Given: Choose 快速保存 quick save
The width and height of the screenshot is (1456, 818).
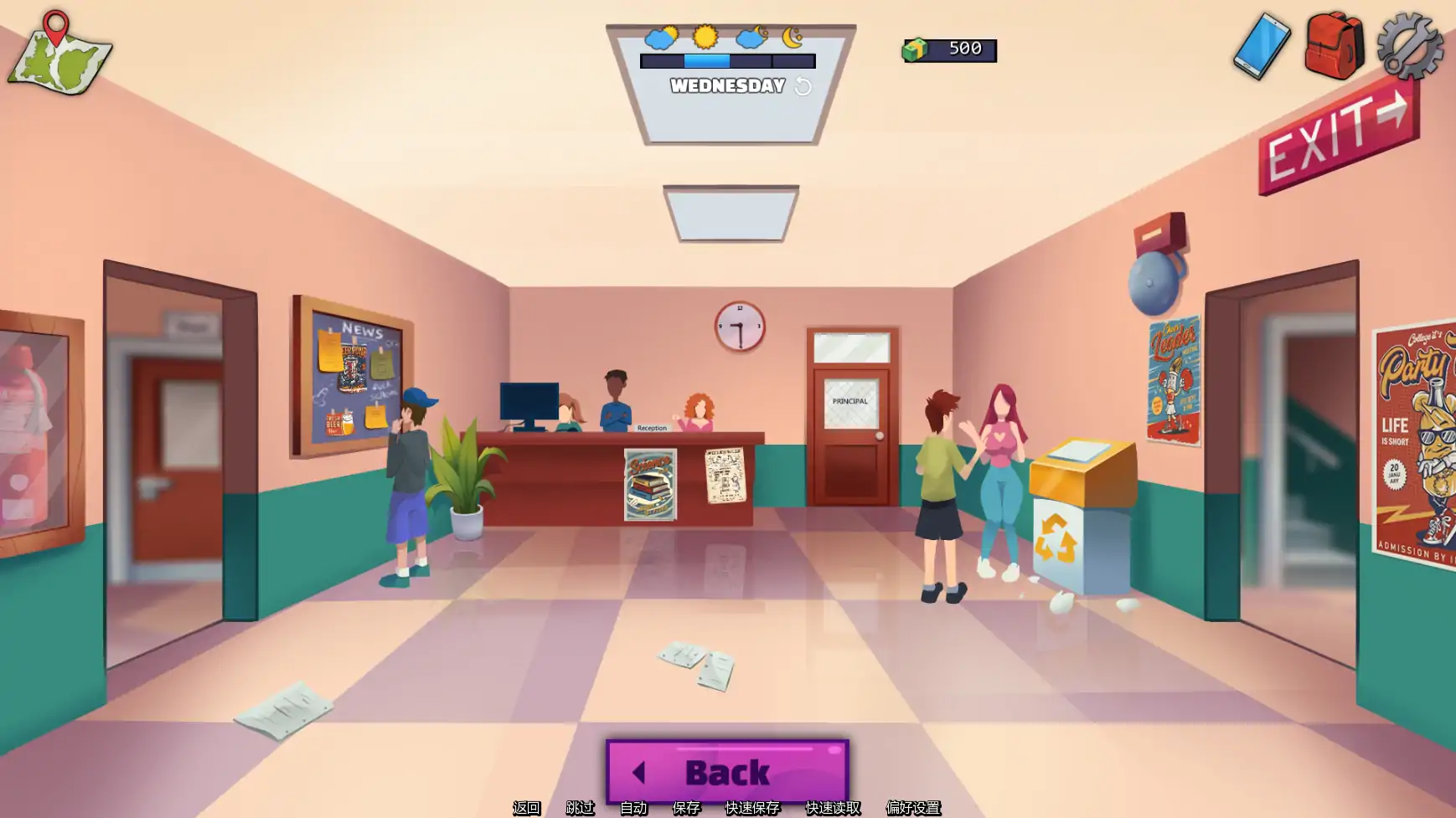Looking at the screenshot, I should tap(751, 807).
